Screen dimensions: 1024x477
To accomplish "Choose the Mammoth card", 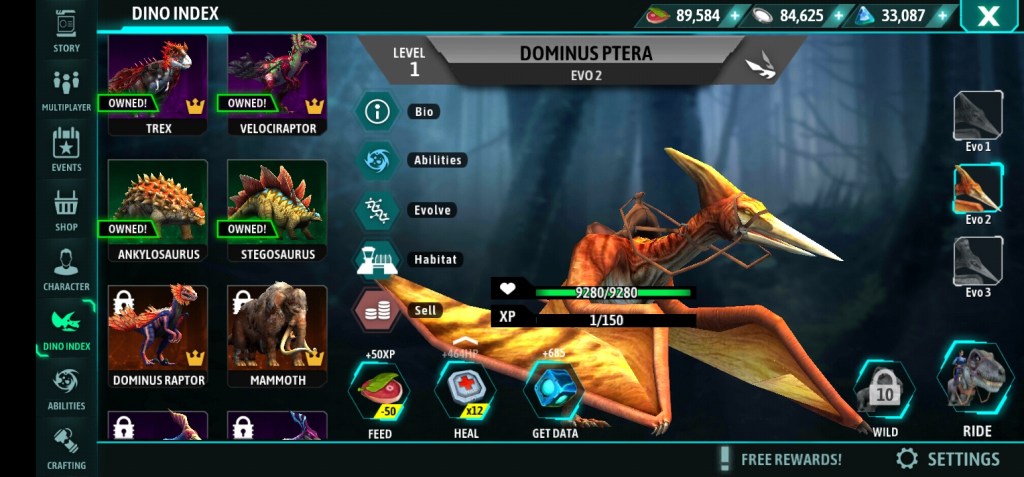I will (x=277, y=336).
